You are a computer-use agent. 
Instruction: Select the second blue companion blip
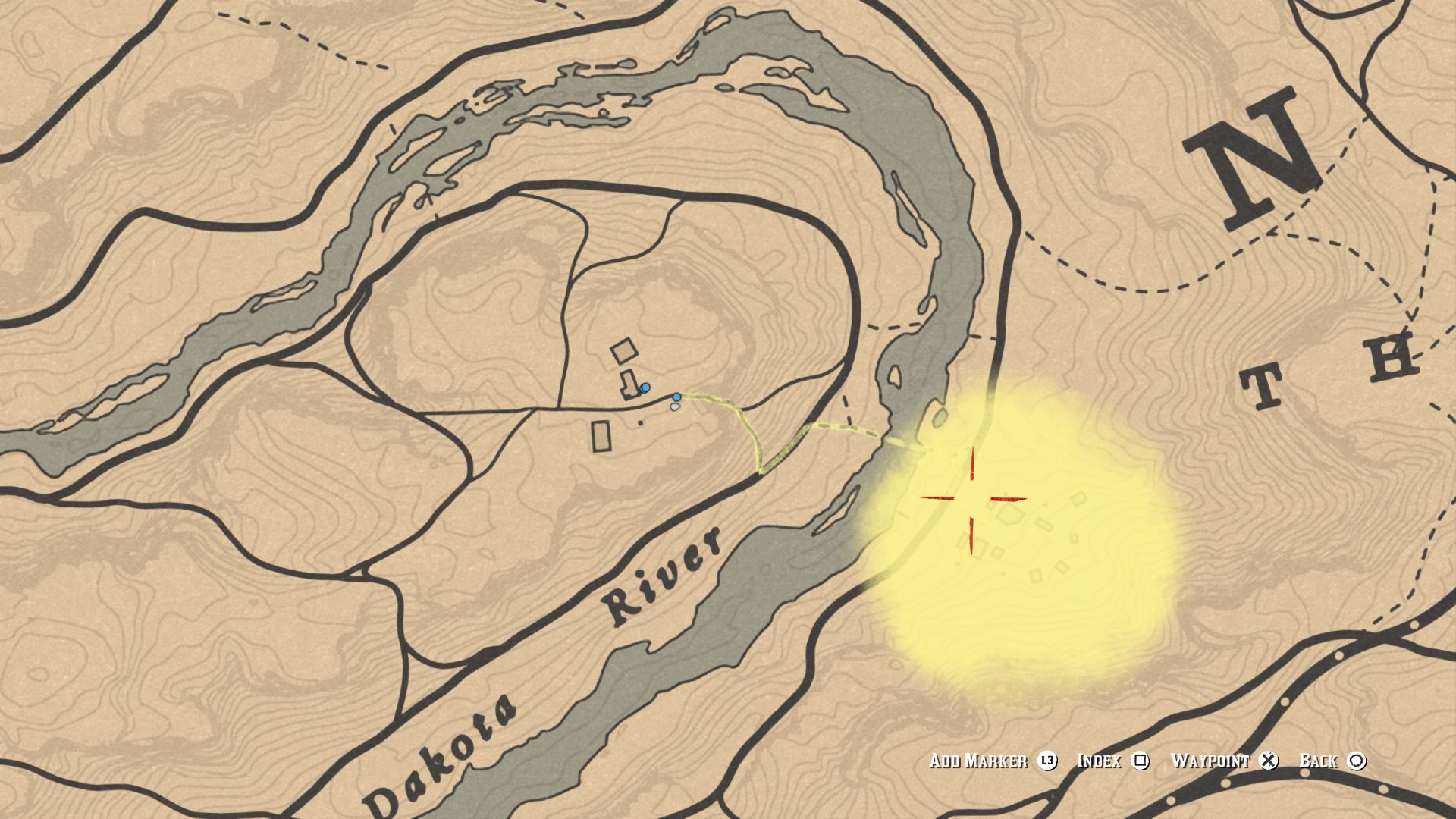click(676, 397)
